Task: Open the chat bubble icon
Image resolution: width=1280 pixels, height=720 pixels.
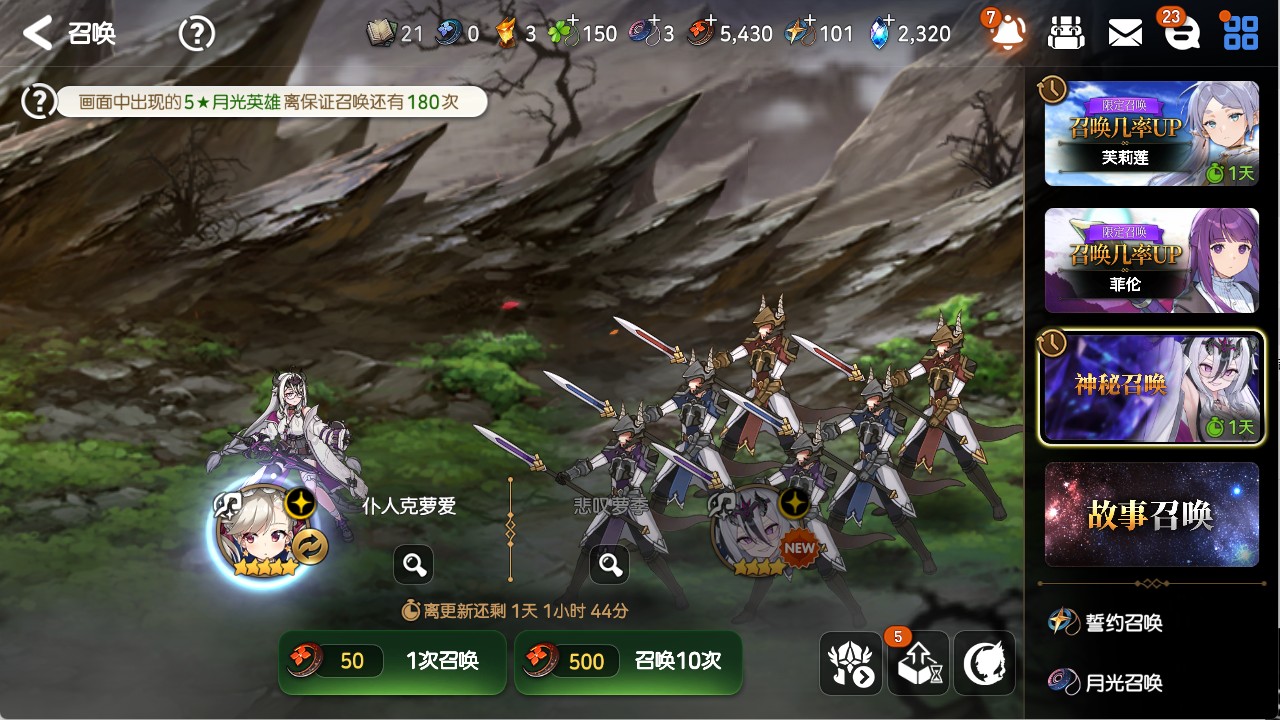Action: point(1182,34)
